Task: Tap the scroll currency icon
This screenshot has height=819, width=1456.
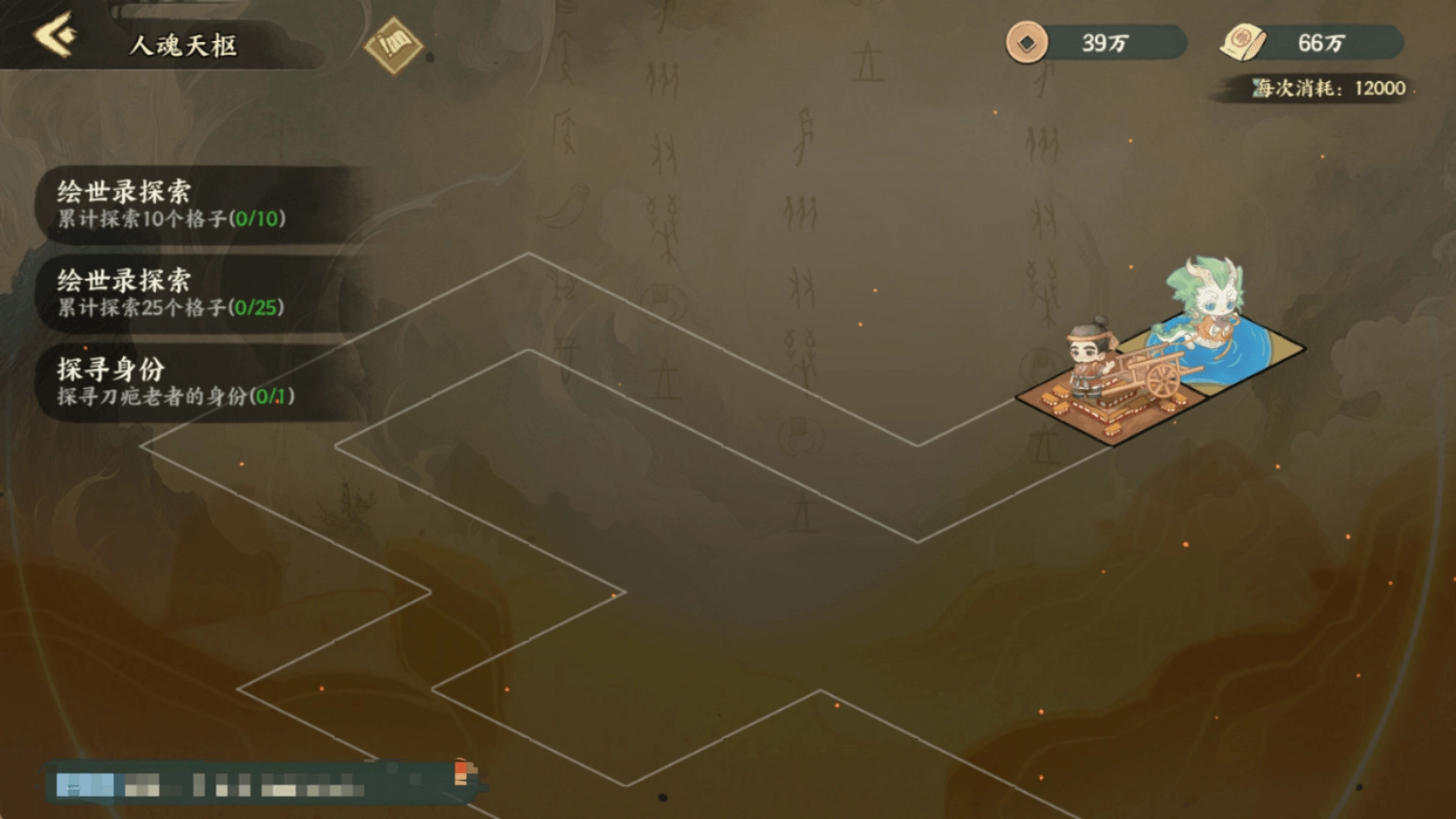Action: pyautogui.click(x=1242, y=42)
